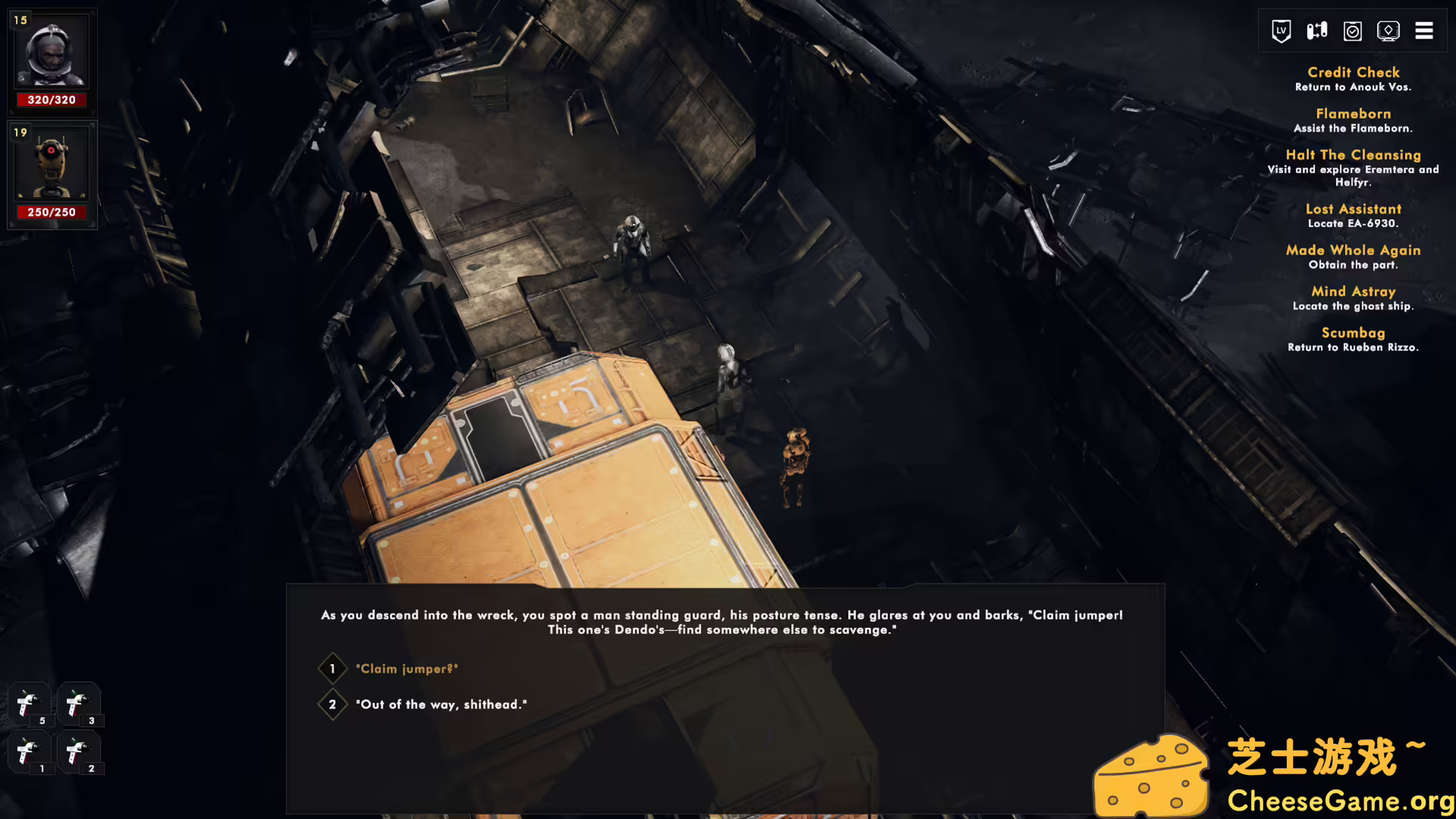The width and height of the screenshot is (1456, 819).
Task: Select the injector quickslot with 1 charge
Action: coord(29,752)
